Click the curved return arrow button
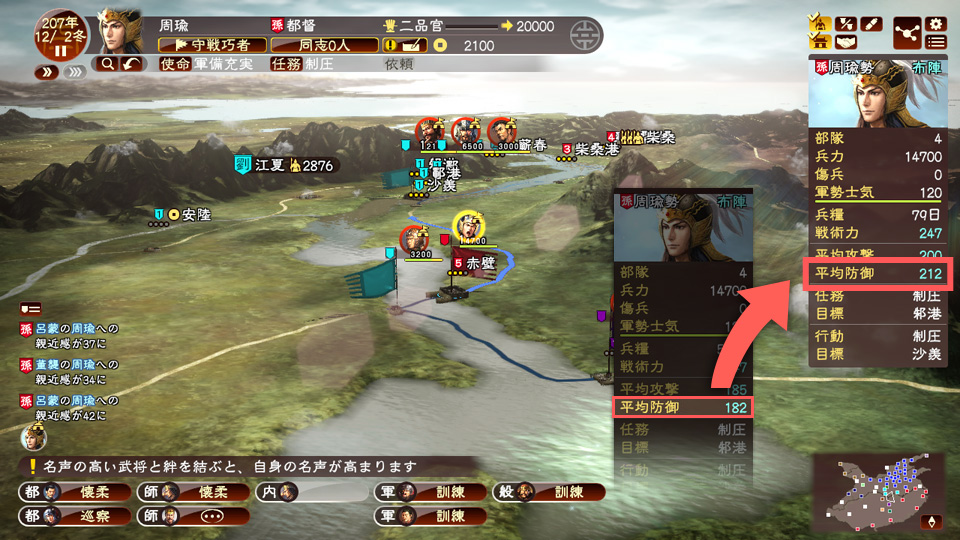The width and height of the screenshot is (960, 540). pyautogui.click(x=133, y=64)
